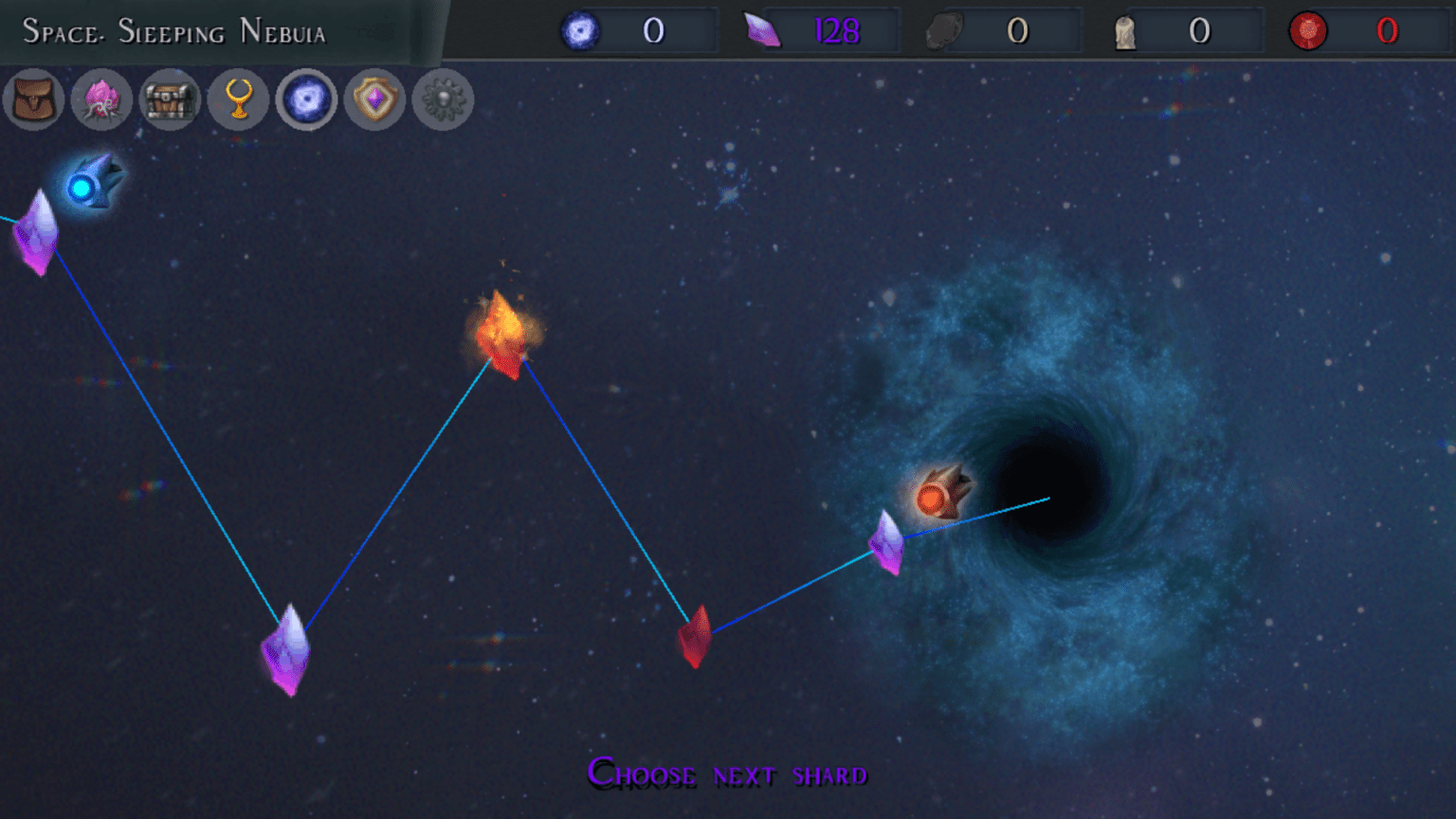Click the blue swirling nebula icon
This screenshot has height=819, width=1456.
point(307,100)
